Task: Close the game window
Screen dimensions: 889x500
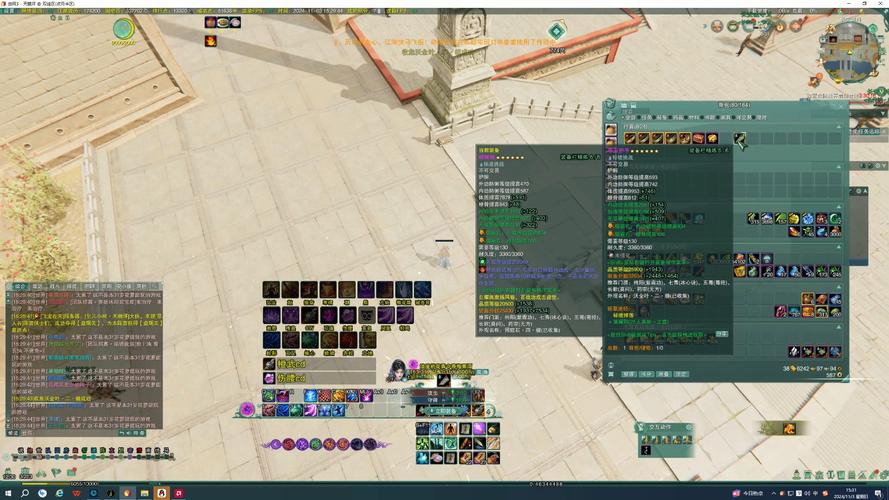Action: [881, 3]
